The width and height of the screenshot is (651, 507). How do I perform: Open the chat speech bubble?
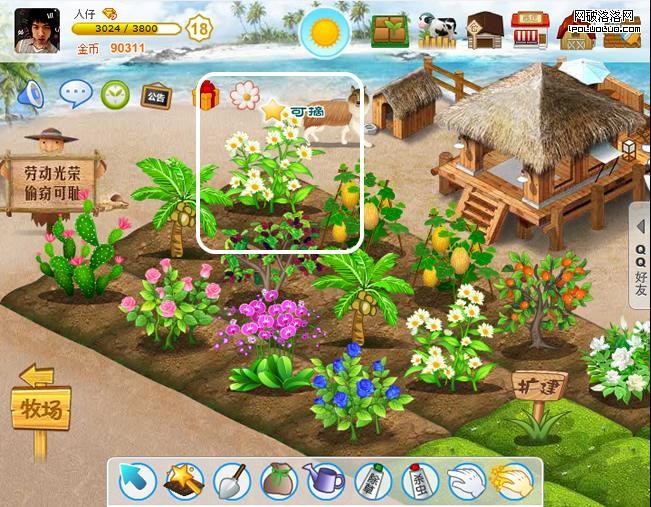(76, 94)
